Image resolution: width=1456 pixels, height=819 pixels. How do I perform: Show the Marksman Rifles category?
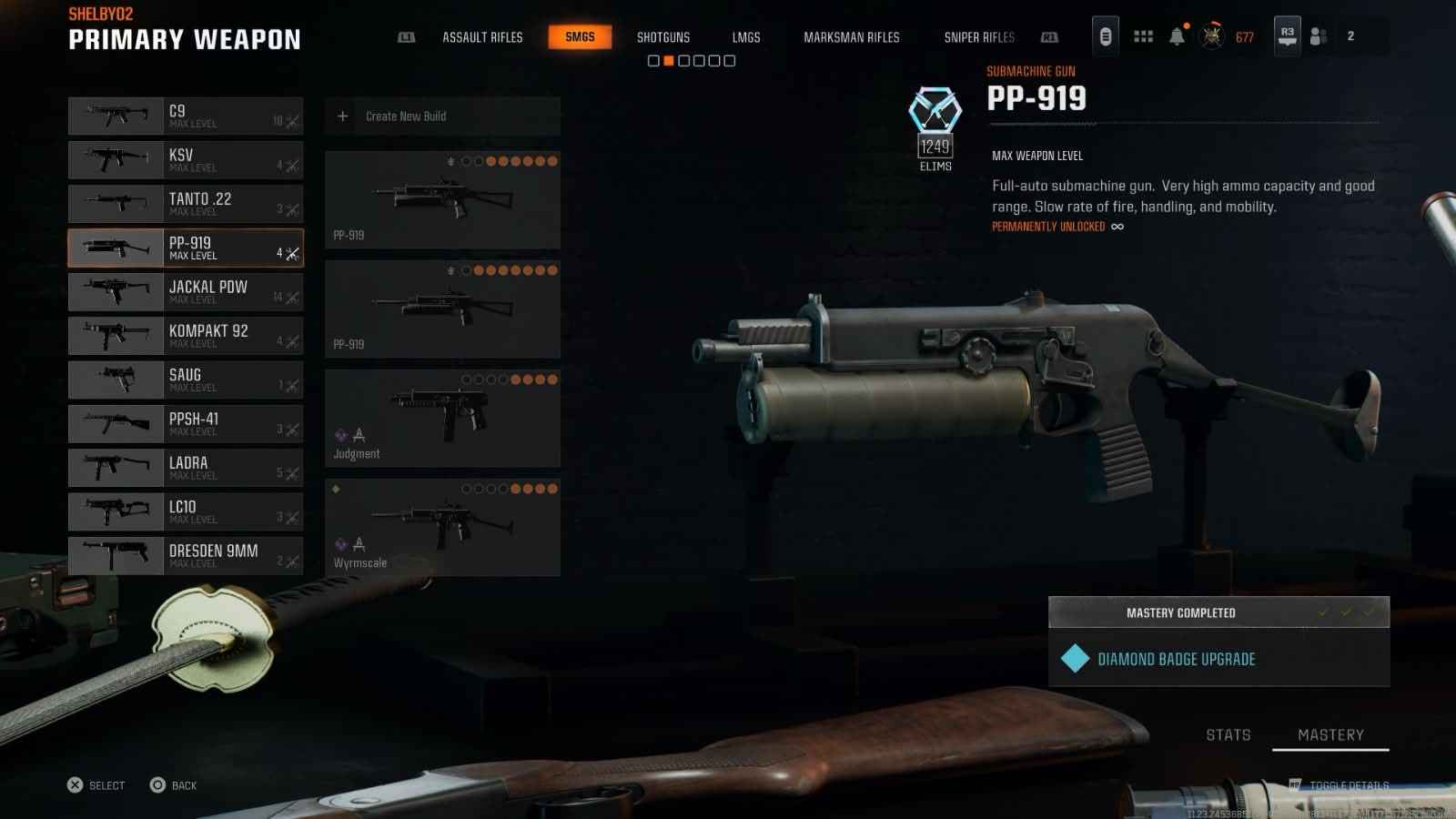click(851, 37)
